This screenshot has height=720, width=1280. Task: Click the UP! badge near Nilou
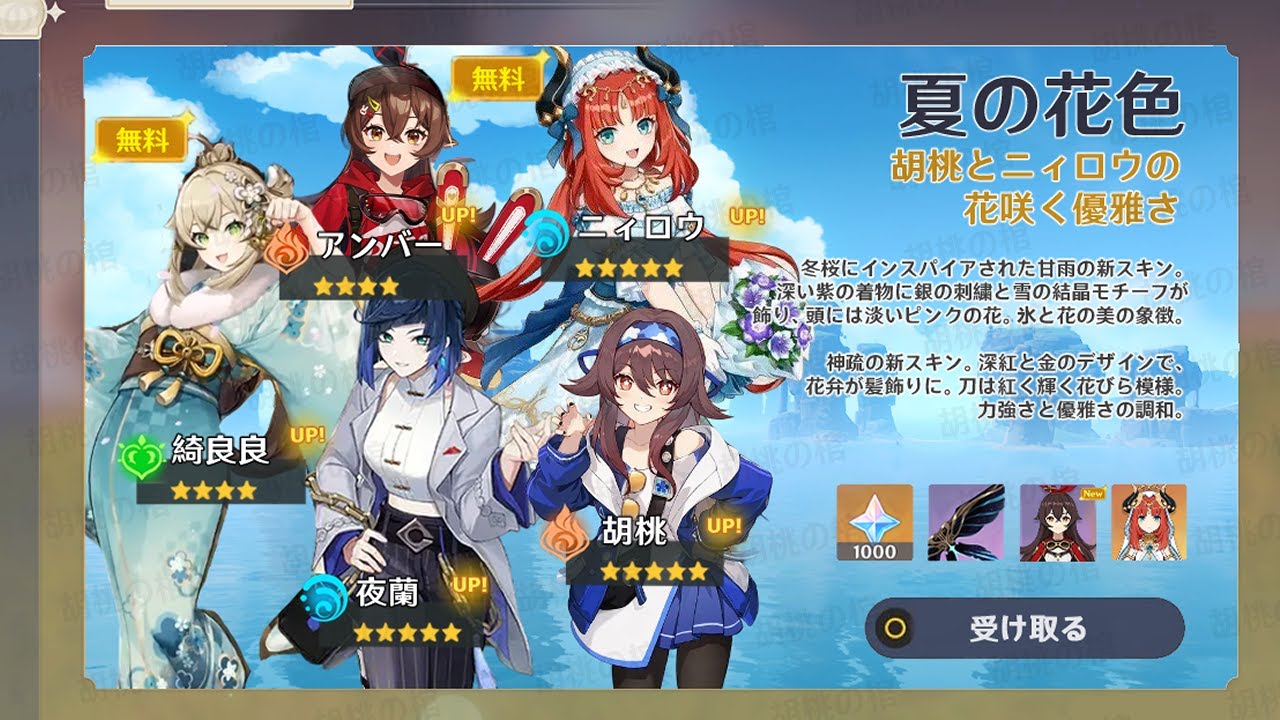[x=747, y=216]
